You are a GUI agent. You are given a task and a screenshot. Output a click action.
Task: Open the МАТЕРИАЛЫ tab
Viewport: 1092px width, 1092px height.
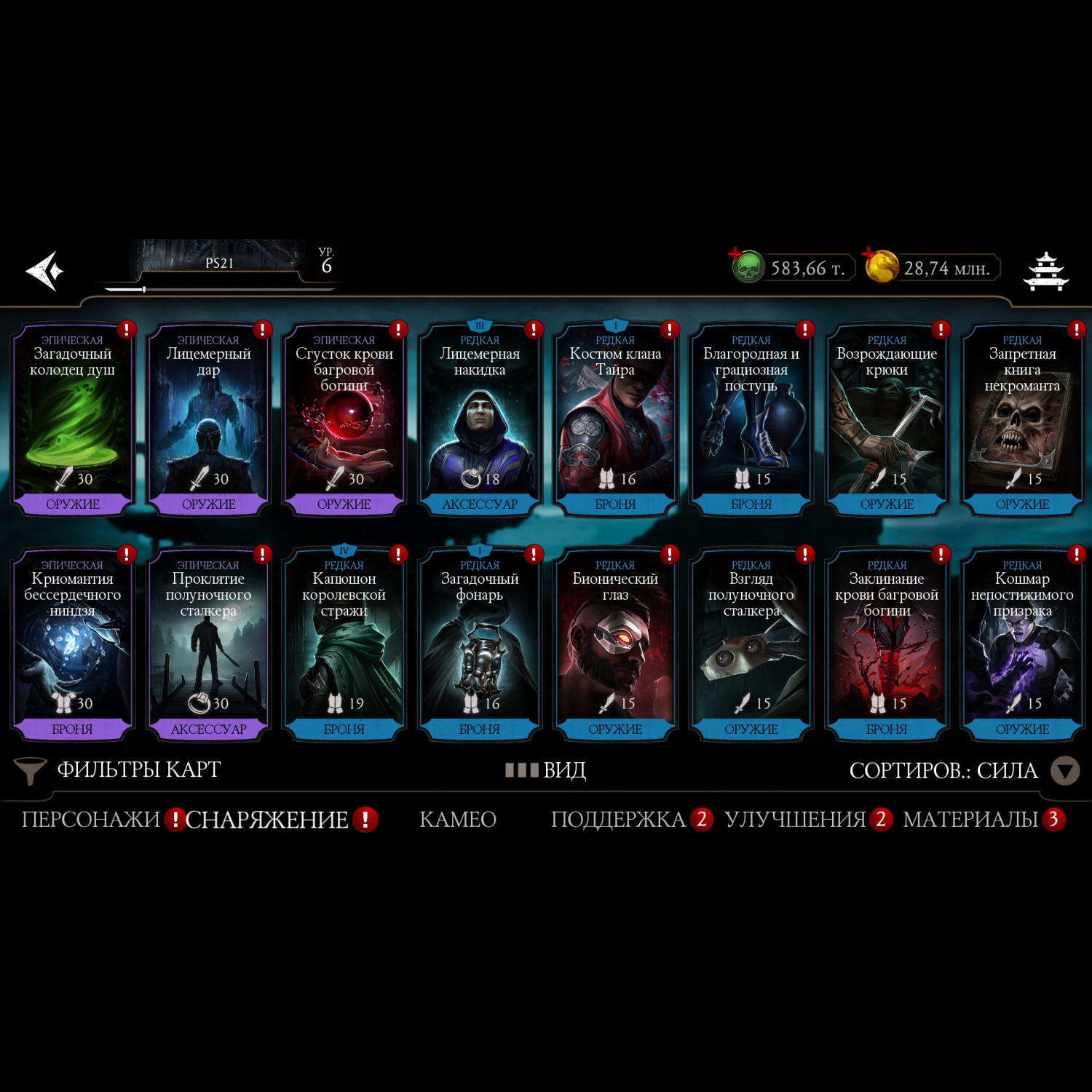point(970,820)
